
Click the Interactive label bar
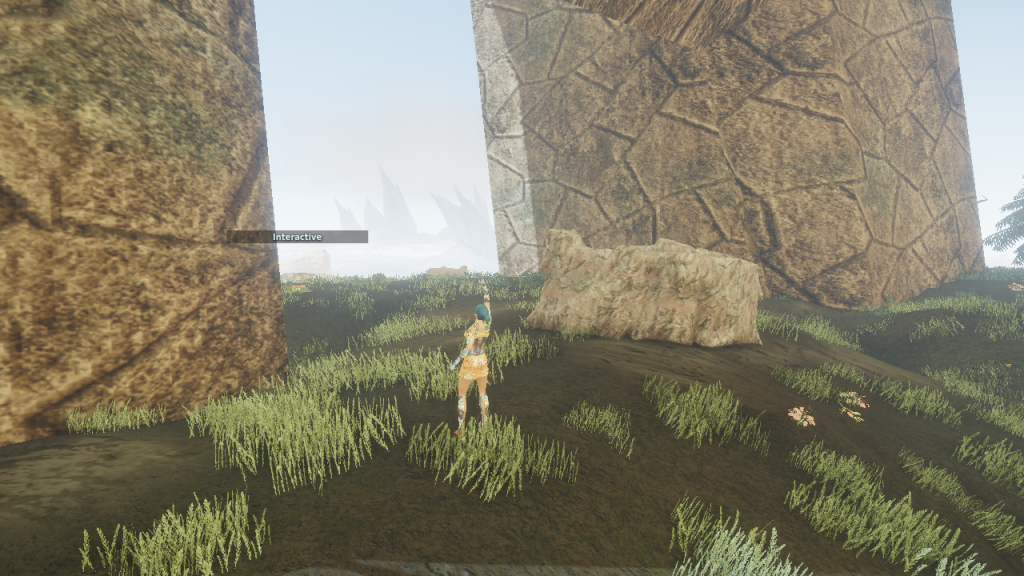297,237
